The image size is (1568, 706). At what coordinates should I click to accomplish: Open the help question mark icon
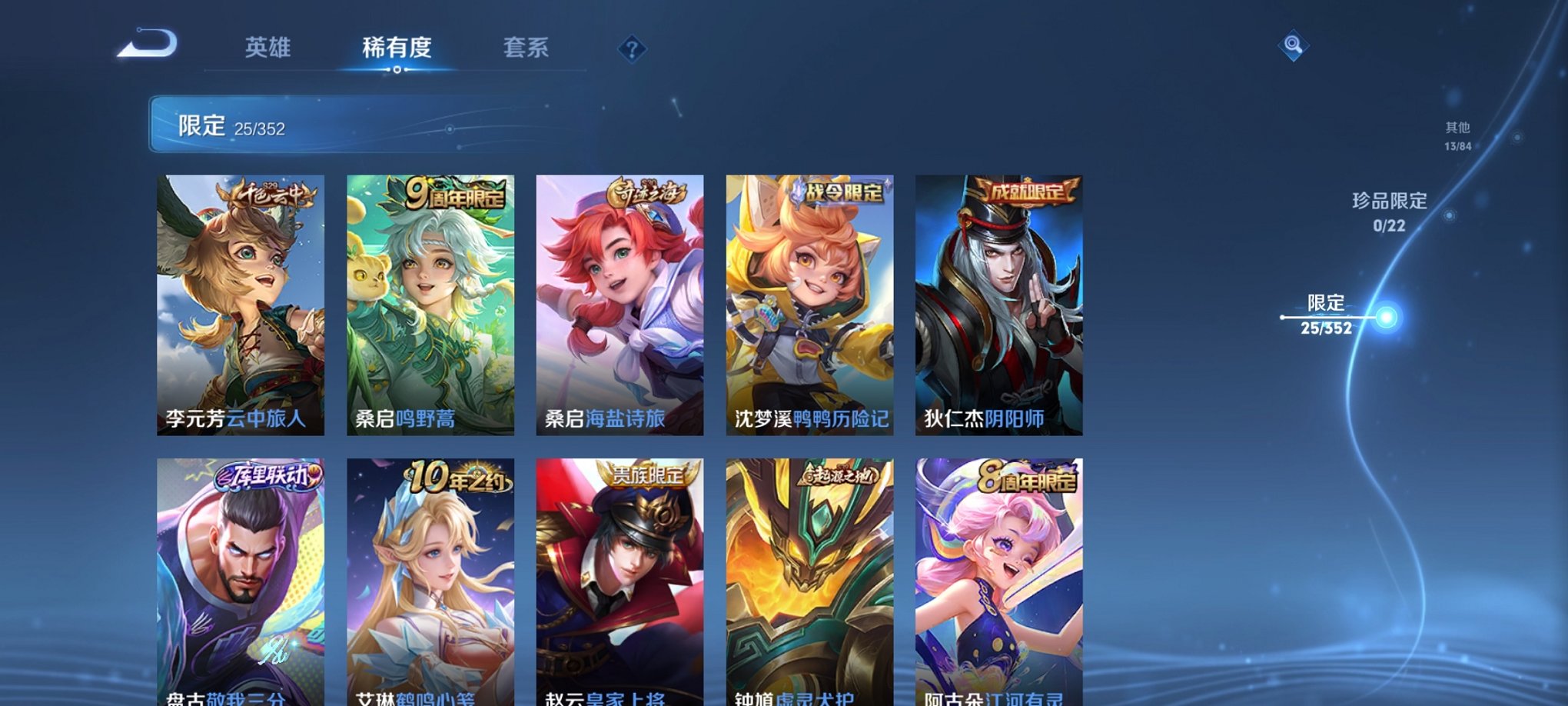(632, 49)
